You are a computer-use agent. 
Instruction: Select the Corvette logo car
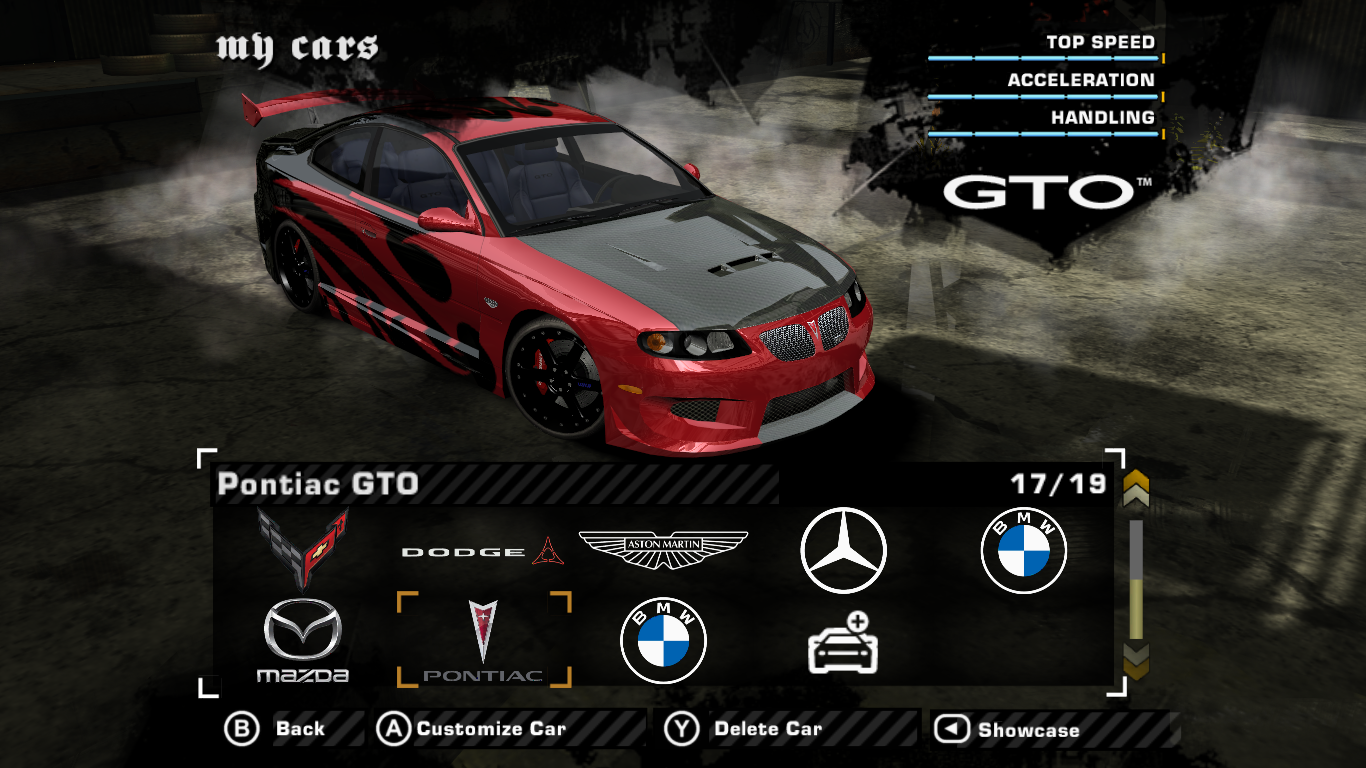coord(303,548)
